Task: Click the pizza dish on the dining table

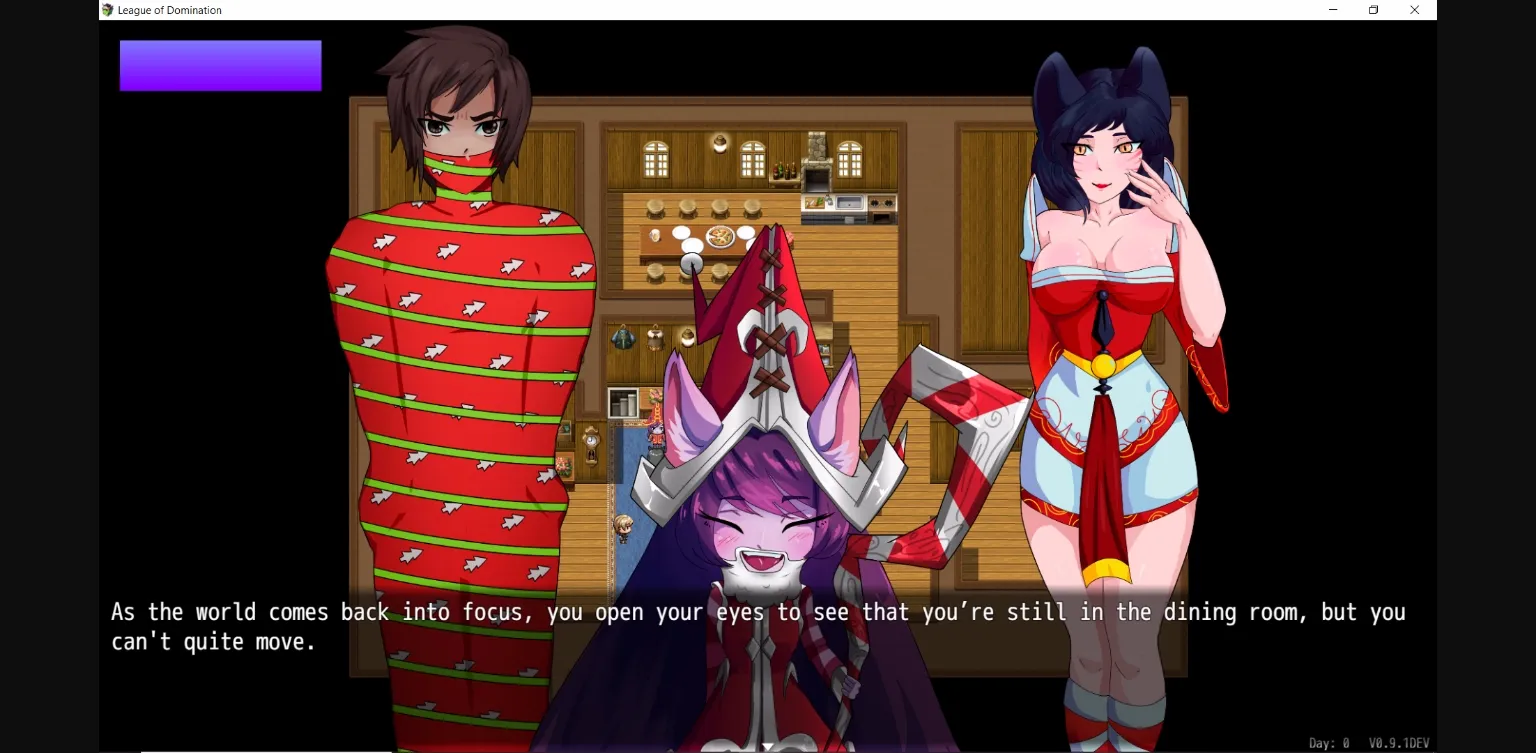Action: 719,236
